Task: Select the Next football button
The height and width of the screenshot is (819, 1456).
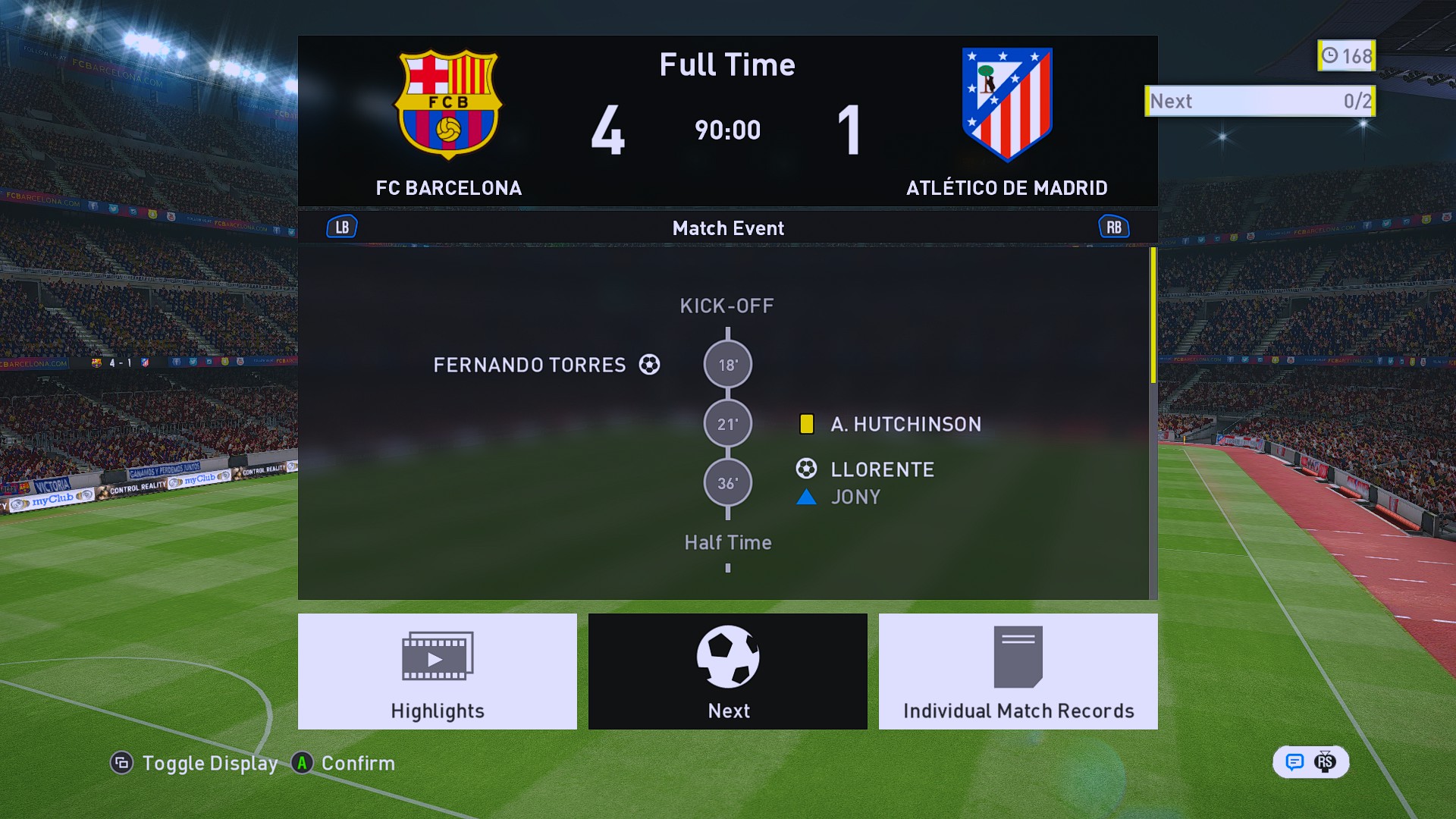Action: point(727,671)
